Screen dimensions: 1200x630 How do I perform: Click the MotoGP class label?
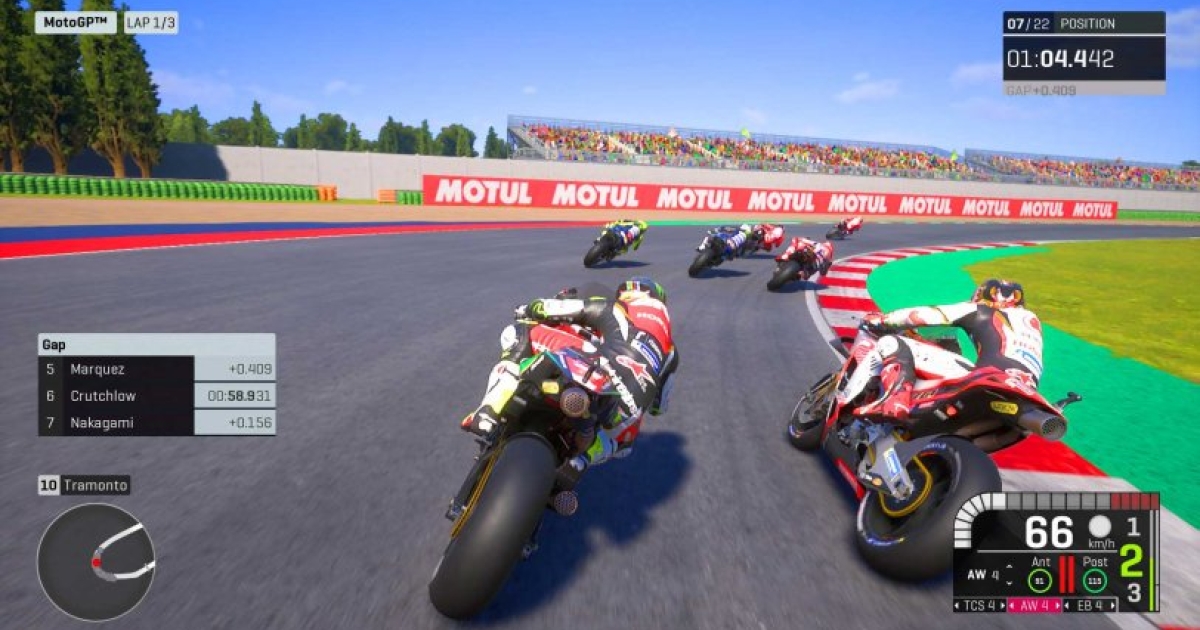coord(75,23)
